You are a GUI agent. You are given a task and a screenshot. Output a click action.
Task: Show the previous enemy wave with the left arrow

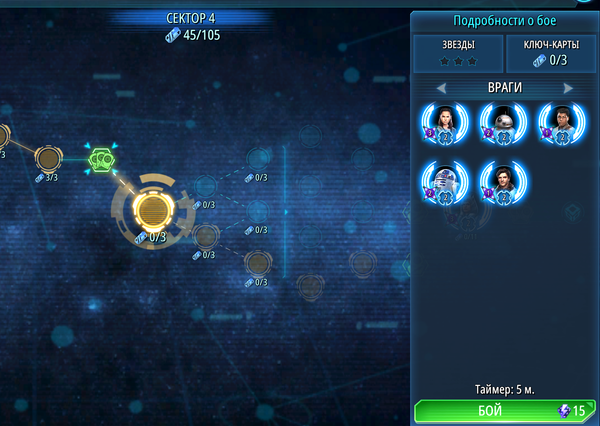click(441, 88)
